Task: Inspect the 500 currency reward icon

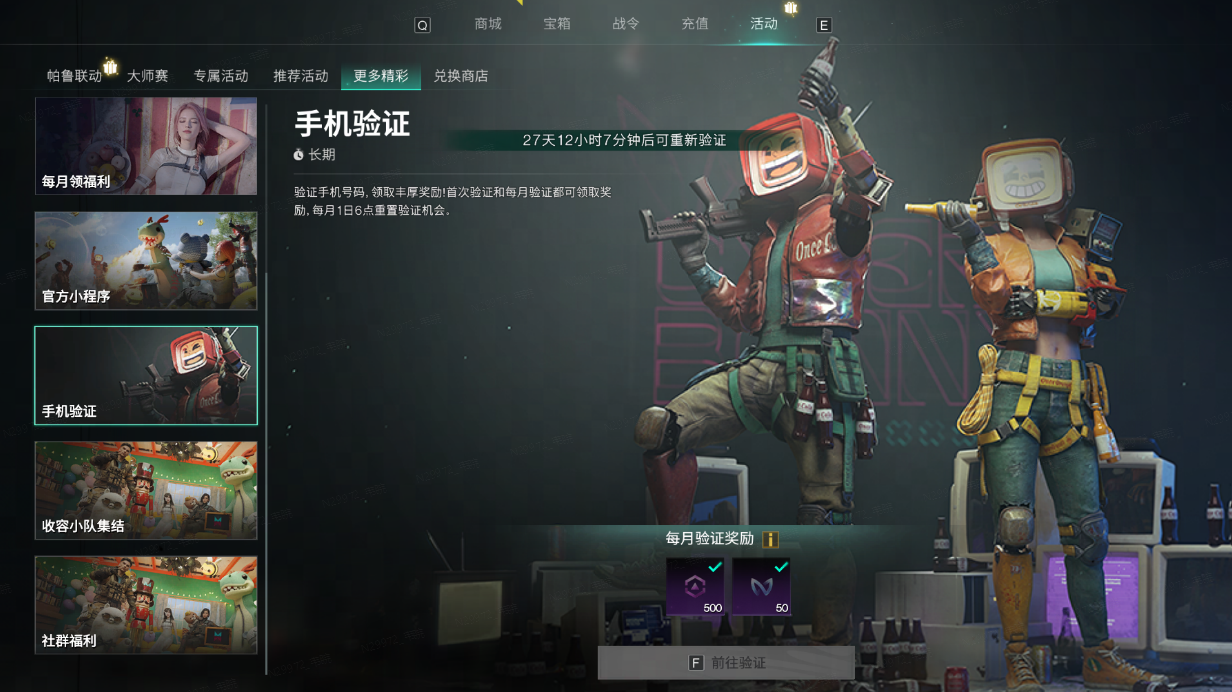Action: (695, 587)
